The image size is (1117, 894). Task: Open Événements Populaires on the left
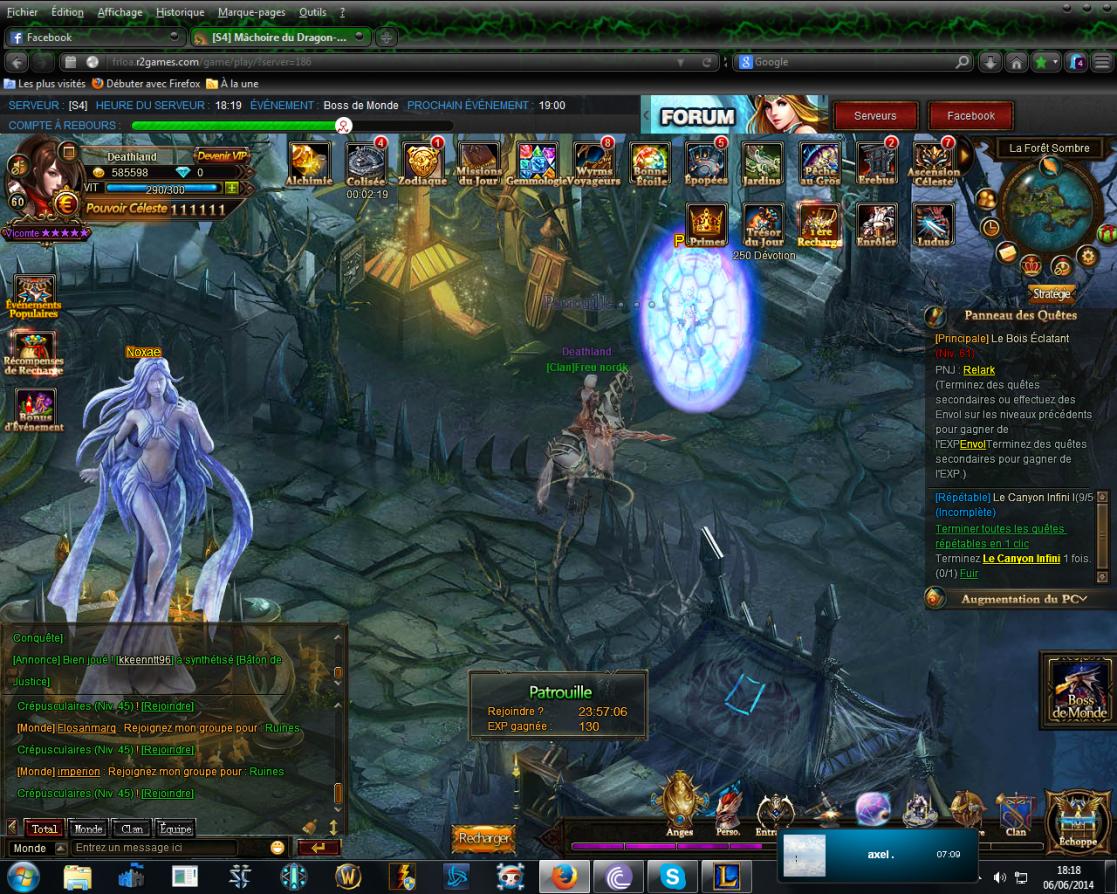tap(34, 295)
